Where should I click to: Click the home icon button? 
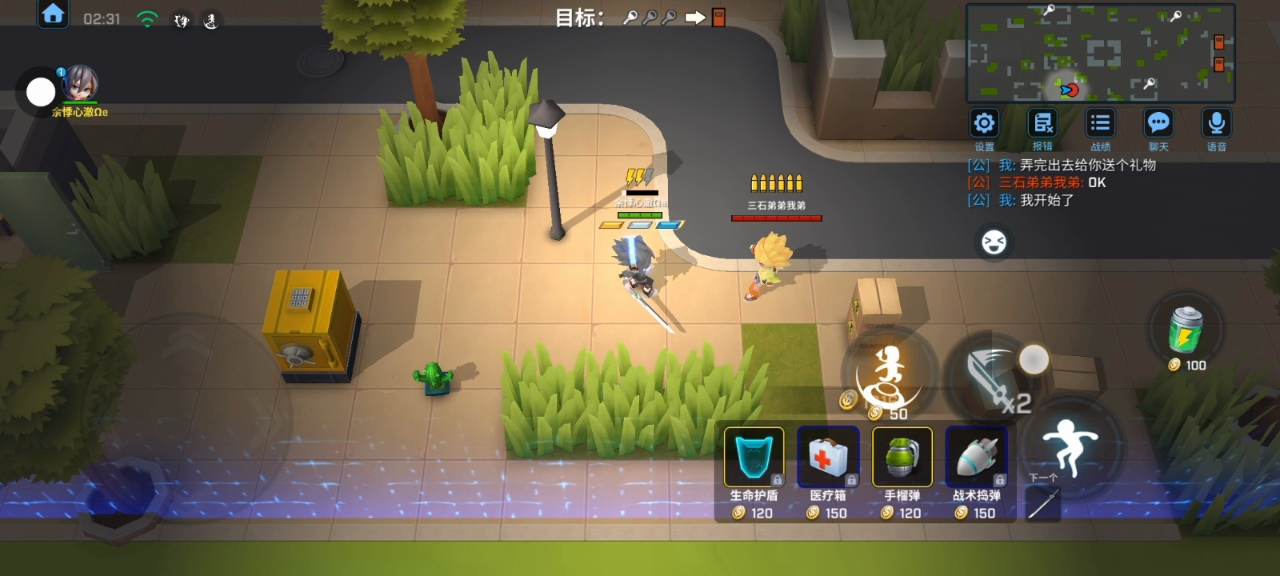tap(53, 14)
